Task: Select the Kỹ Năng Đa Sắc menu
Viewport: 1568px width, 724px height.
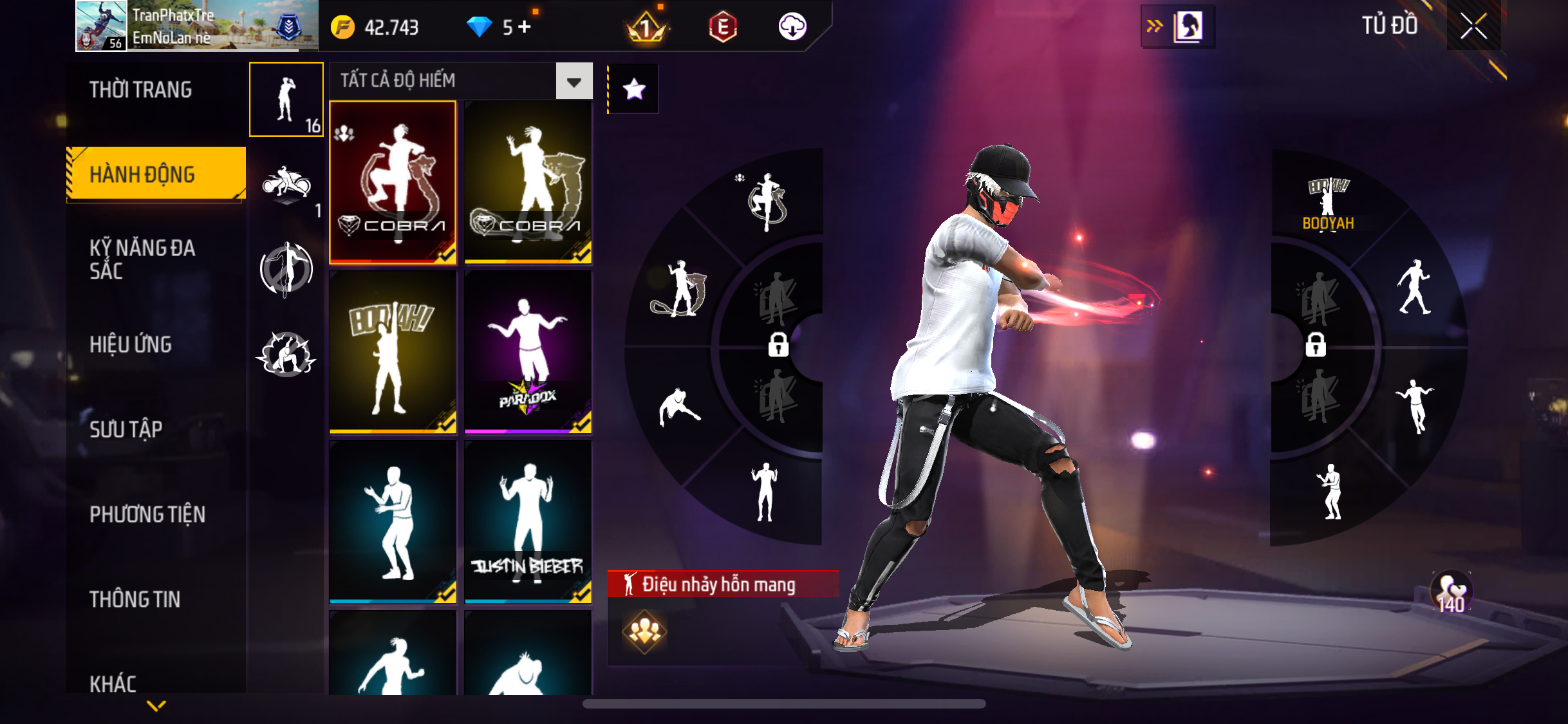Action: point(142,259)
